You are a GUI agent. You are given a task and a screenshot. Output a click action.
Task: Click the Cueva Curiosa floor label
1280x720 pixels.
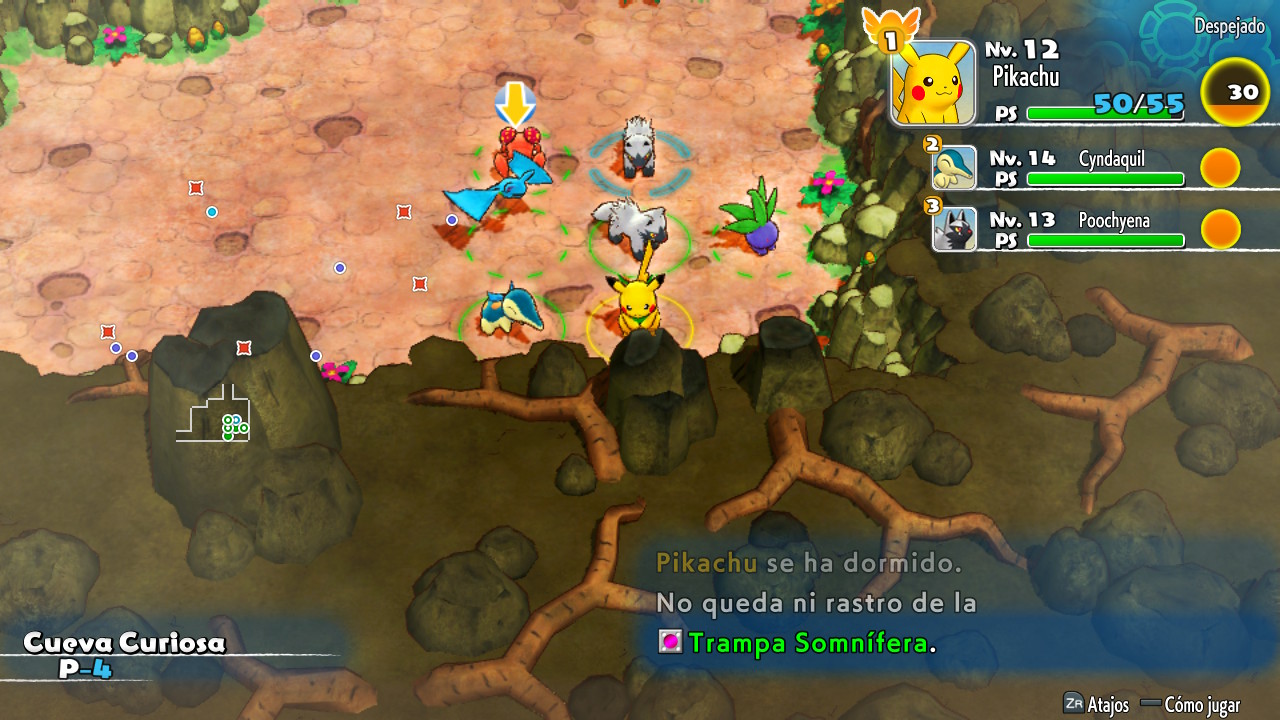point(124,654)
